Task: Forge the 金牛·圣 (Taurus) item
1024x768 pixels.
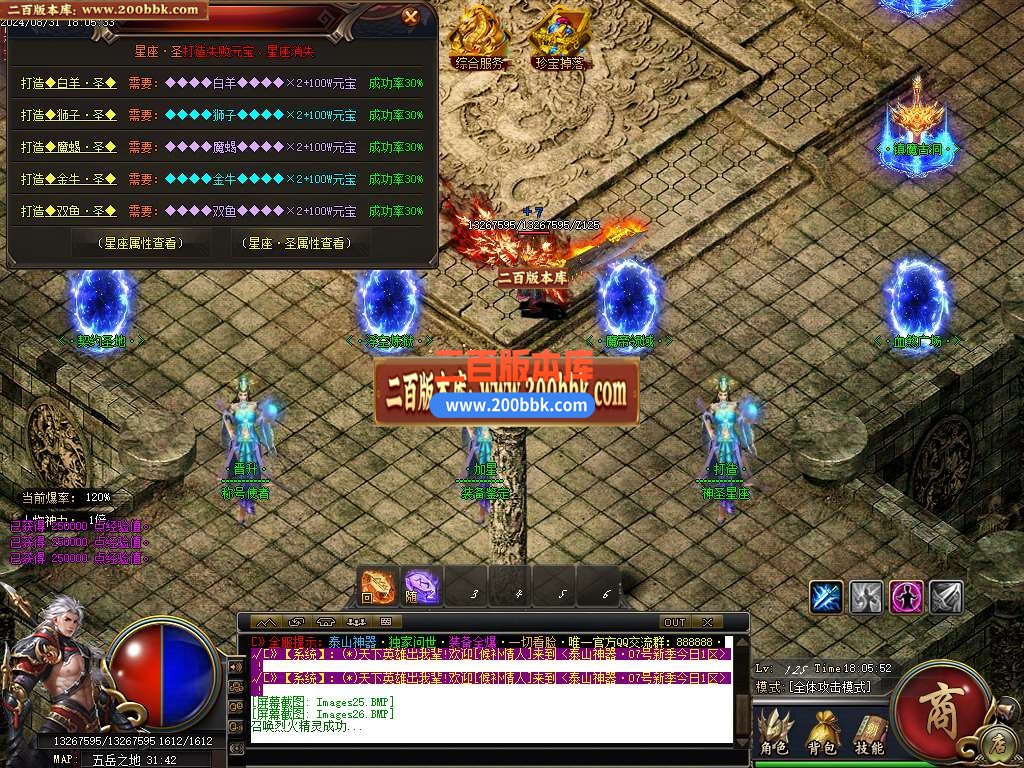Action: coord(69,180)
